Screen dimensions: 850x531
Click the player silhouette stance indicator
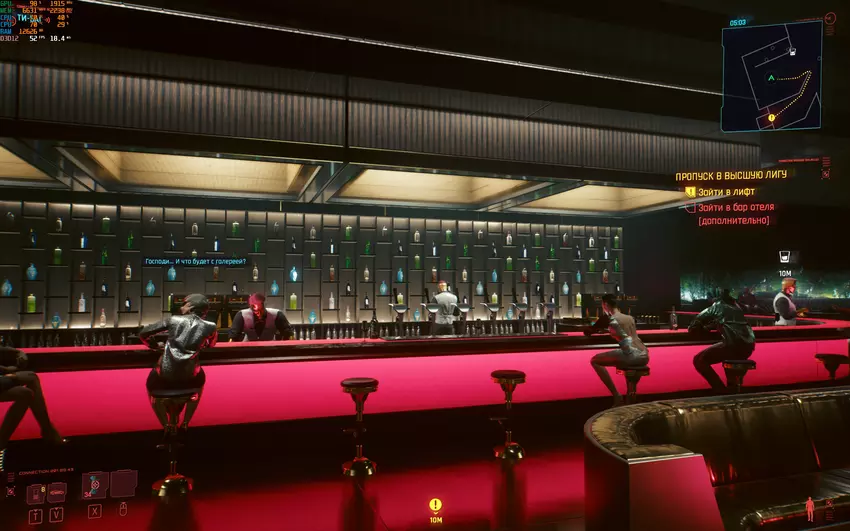(809, 508)
